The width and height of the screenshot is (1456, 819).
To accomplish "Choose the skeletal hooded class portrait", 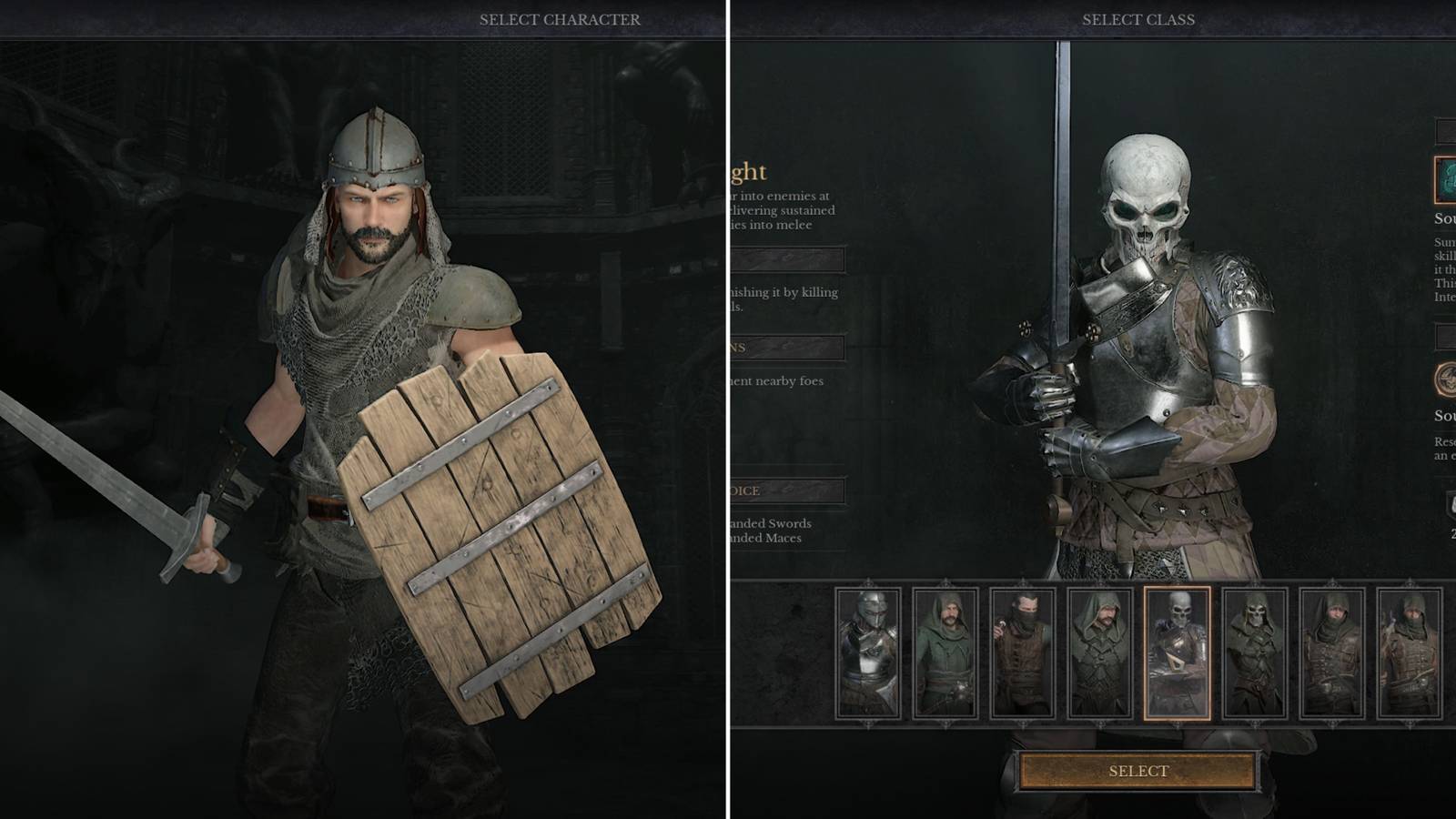I will 1252,651.
